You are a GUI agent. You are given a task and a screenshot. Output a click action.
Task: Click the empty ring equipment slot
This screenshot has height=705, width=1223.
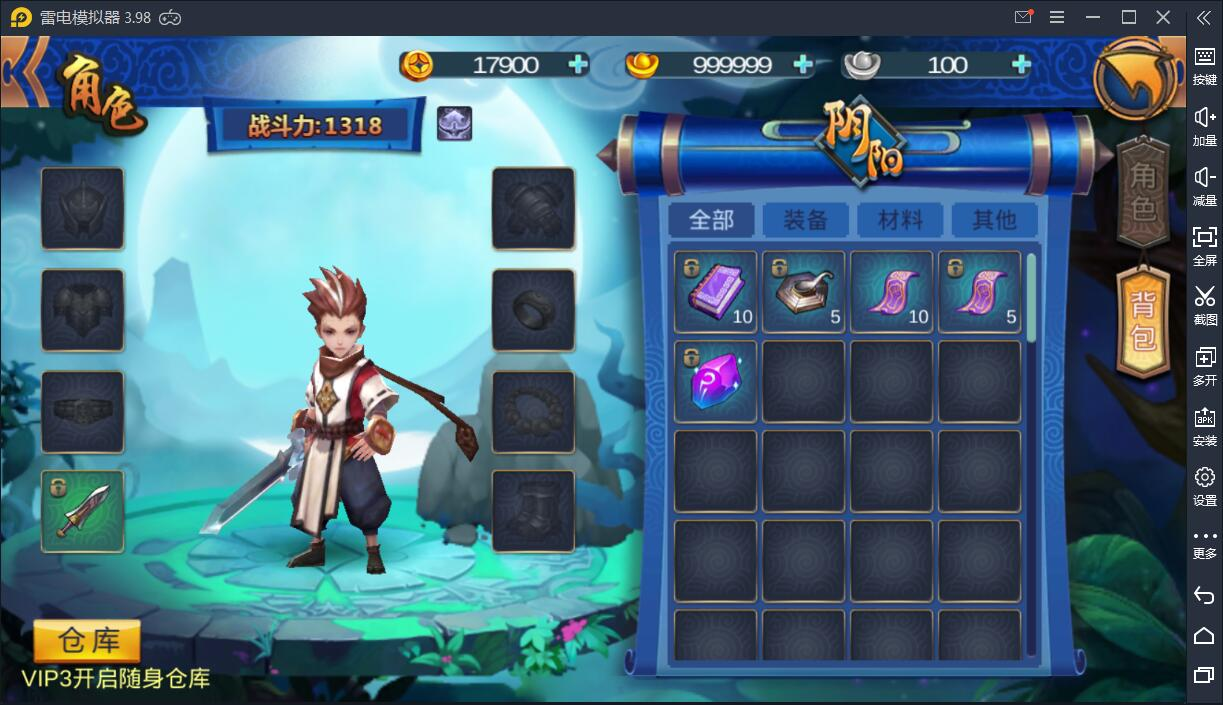[x=533, y=310]
